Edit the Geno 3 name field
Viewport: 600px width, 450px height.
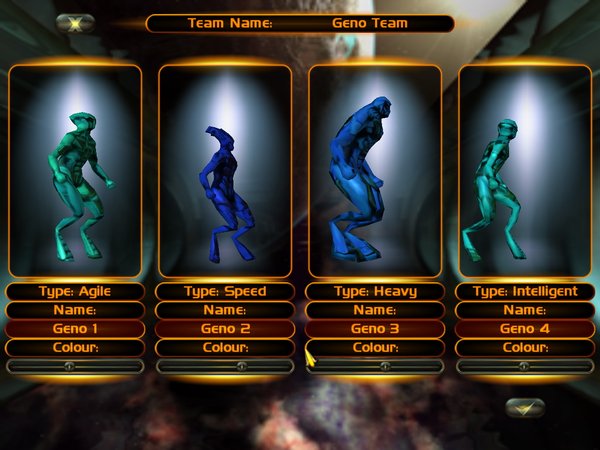pos(375,328)
